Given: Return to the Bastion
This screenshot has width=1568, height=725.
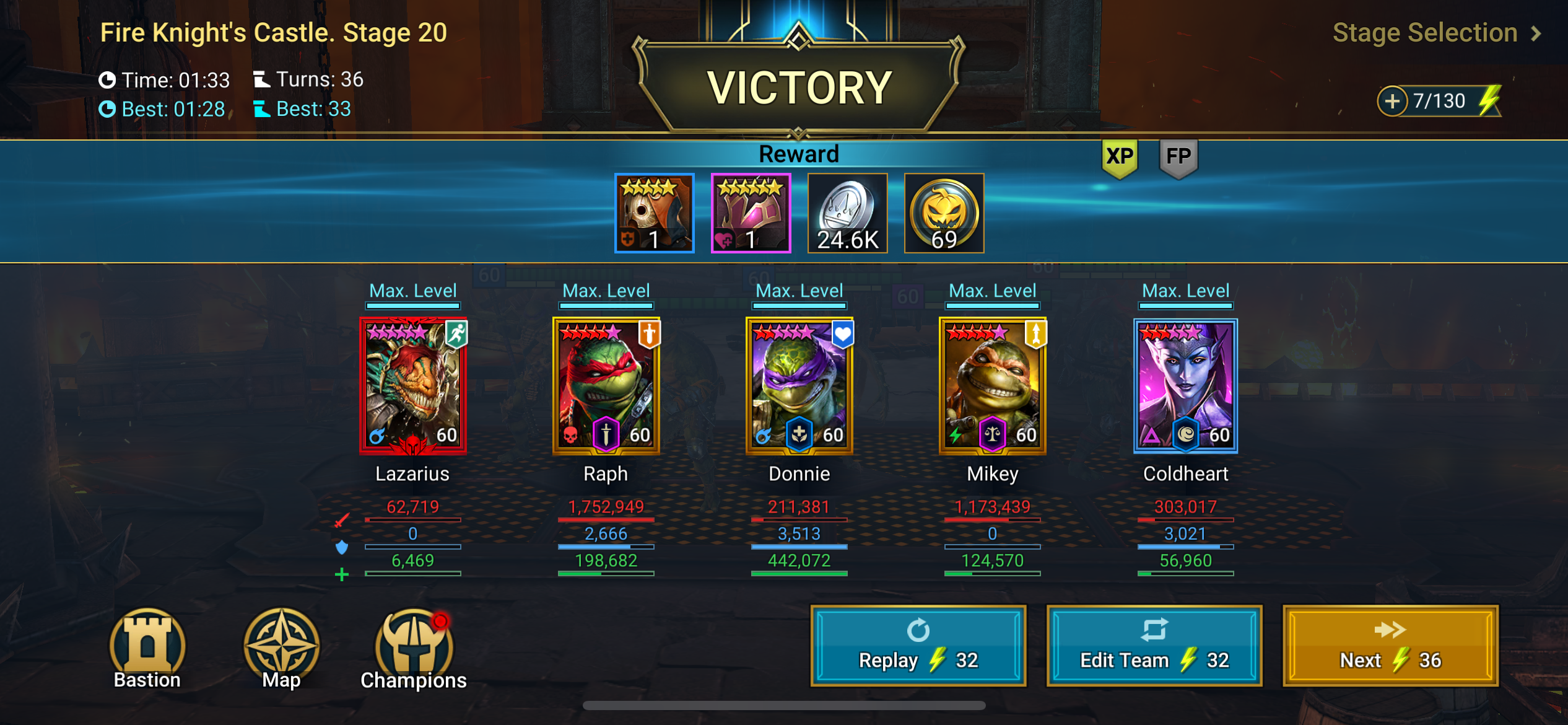Looking at the screenshot, I should pyautogui.click(x=147, y=648).
